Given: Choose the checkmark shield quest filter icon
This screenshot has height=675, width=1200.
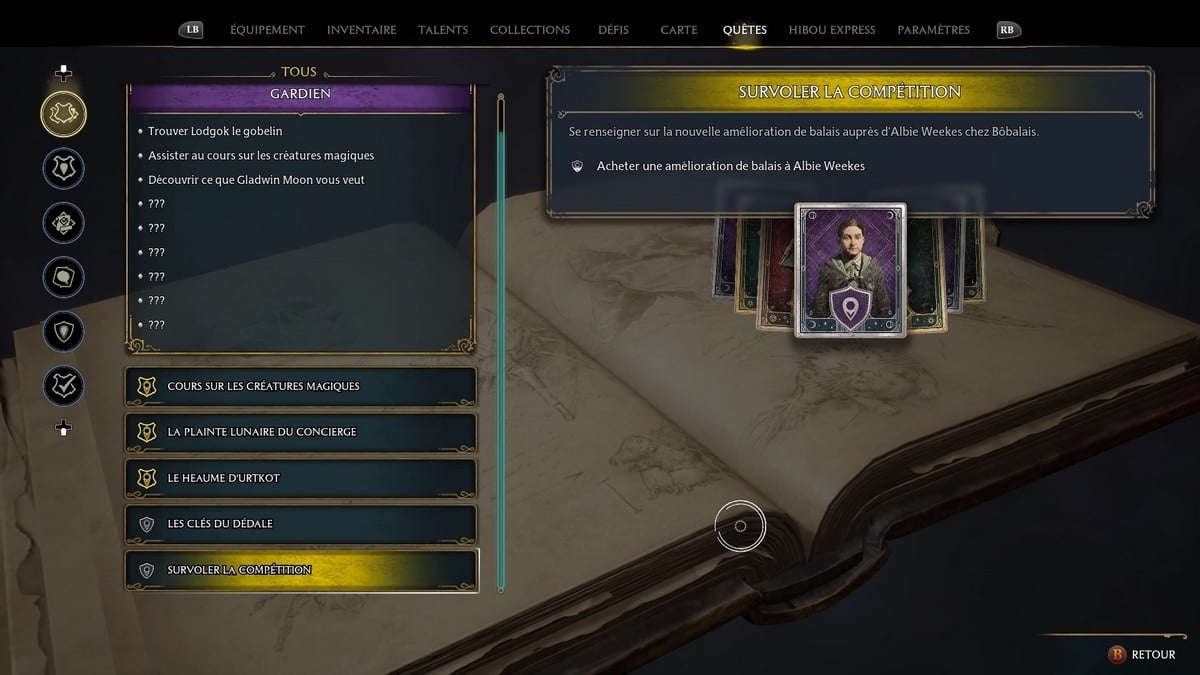Looking at the screenshot, I should pos(63,386).
